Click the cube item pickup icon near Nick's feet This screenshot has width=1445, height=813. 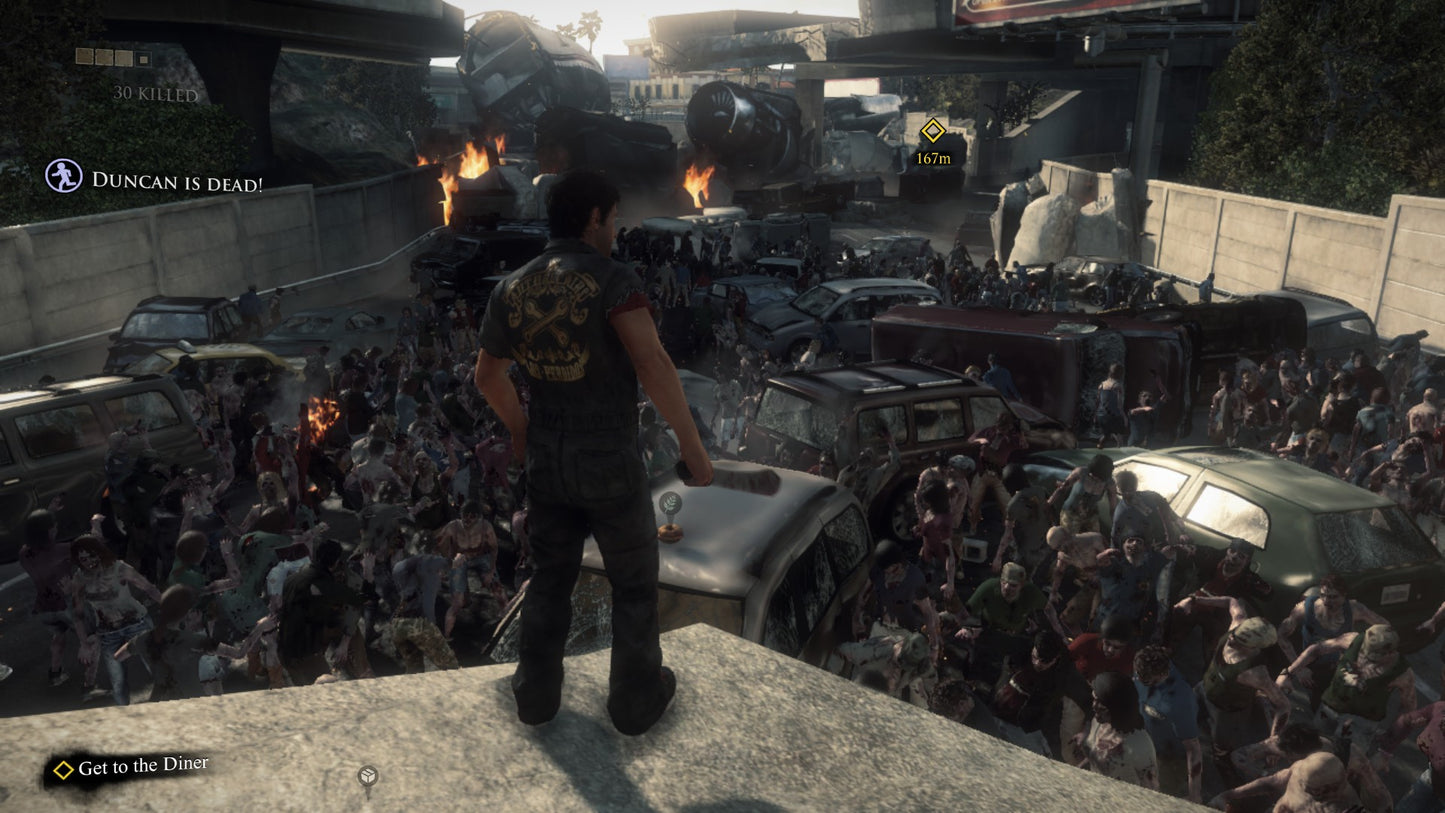(367, 775)
